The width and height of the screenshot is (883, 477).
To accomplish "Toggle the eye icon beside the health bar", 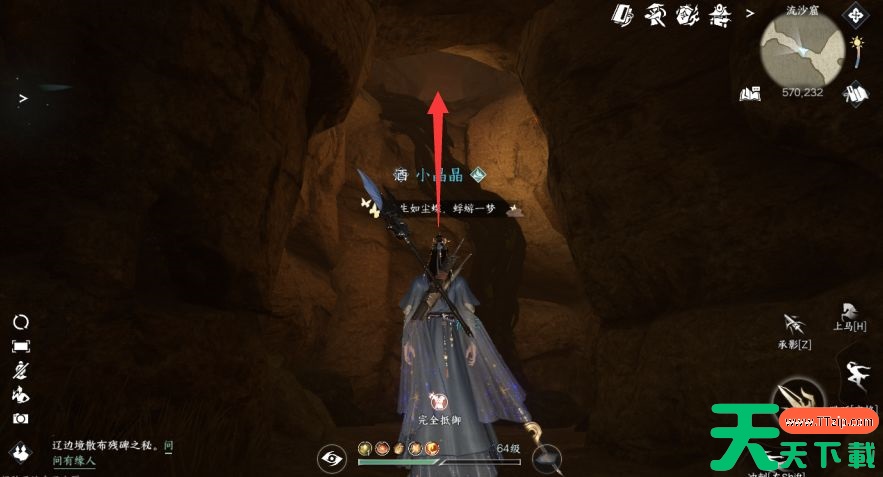I will pyautogui.click(x=331, y=459).
